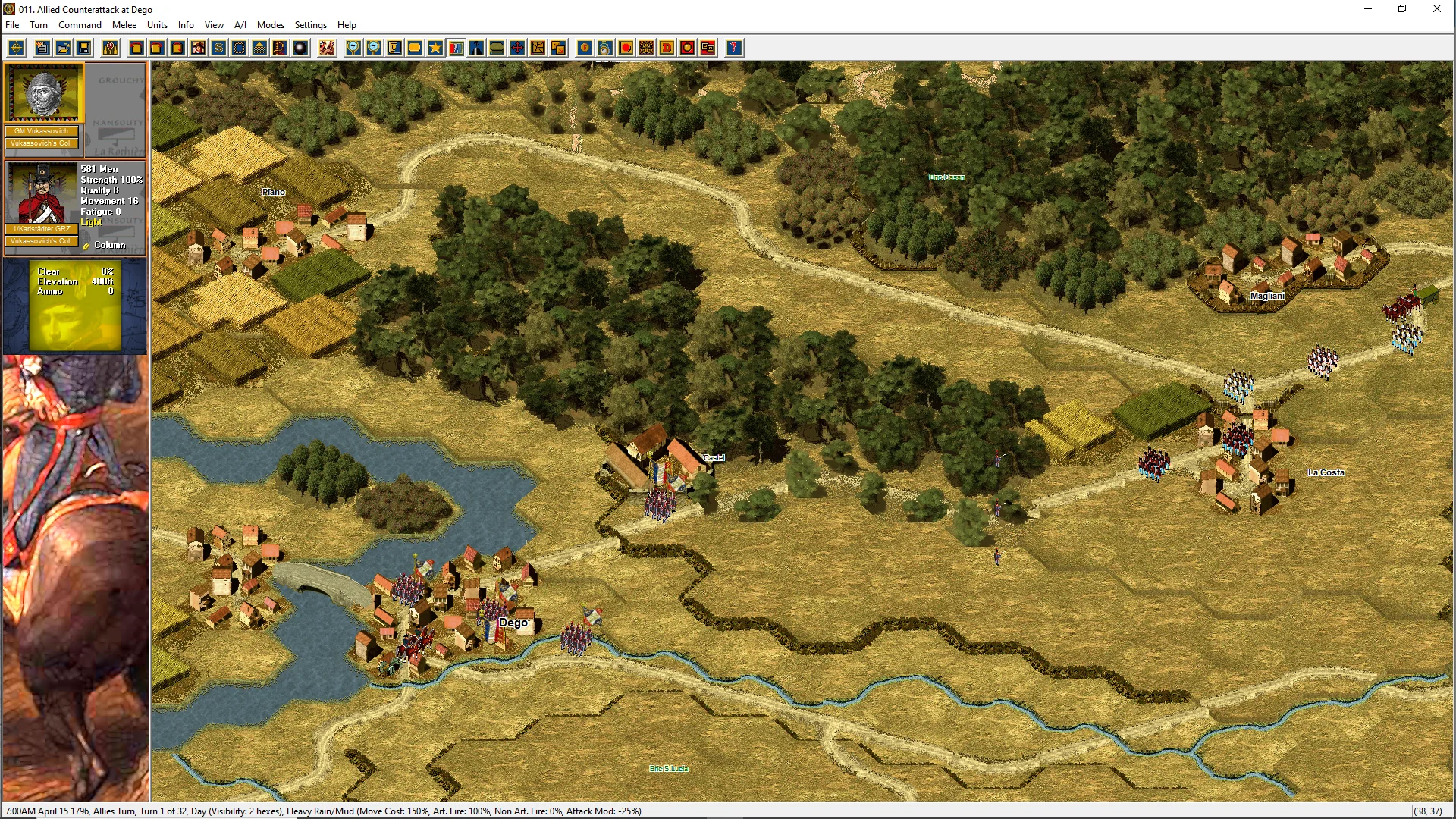Screen dimensions: 1456x819
Task: Click the black cannonball toolbar icon
Action: point(300,49)
